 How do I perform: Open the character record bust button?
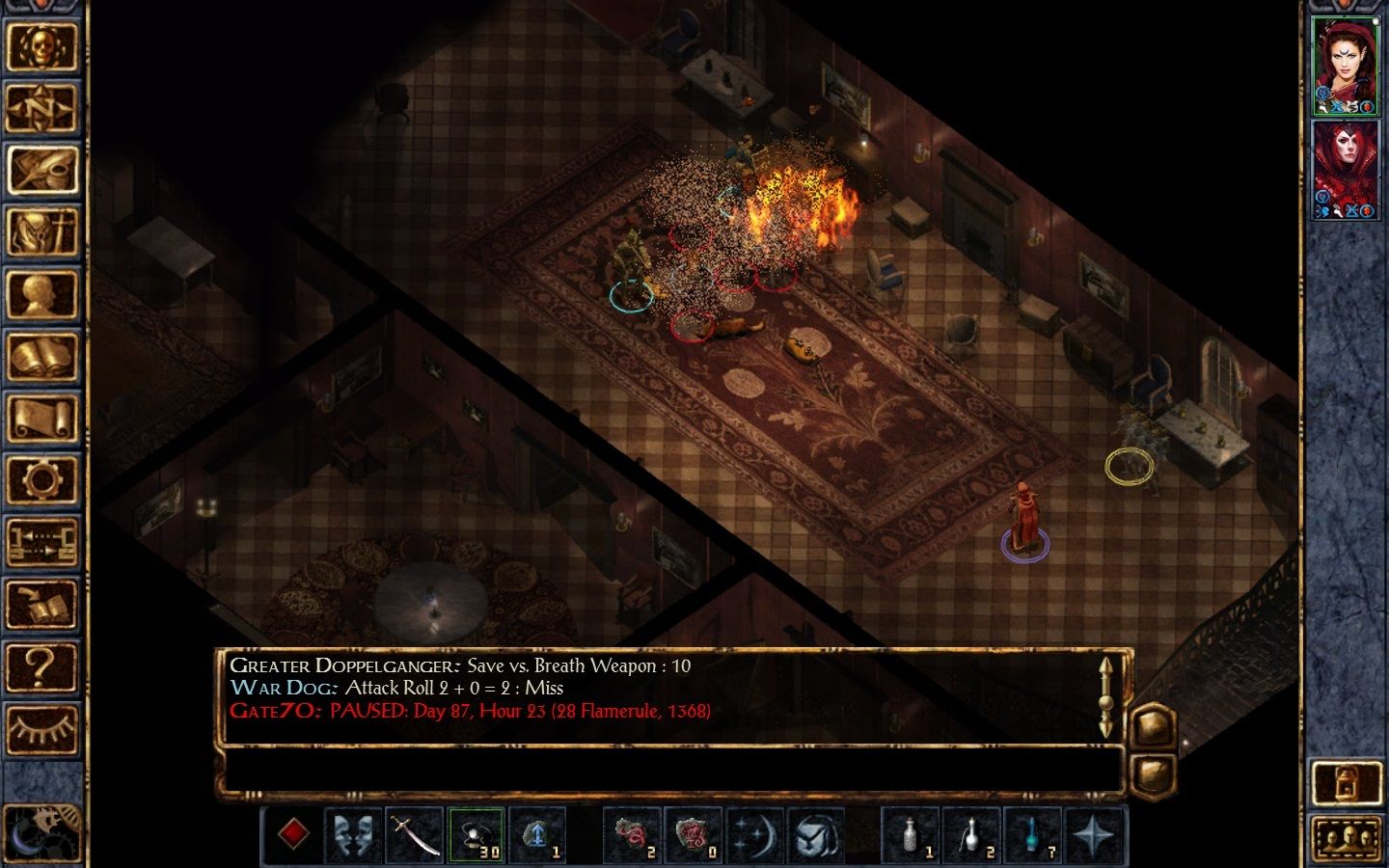pos(41,294)
